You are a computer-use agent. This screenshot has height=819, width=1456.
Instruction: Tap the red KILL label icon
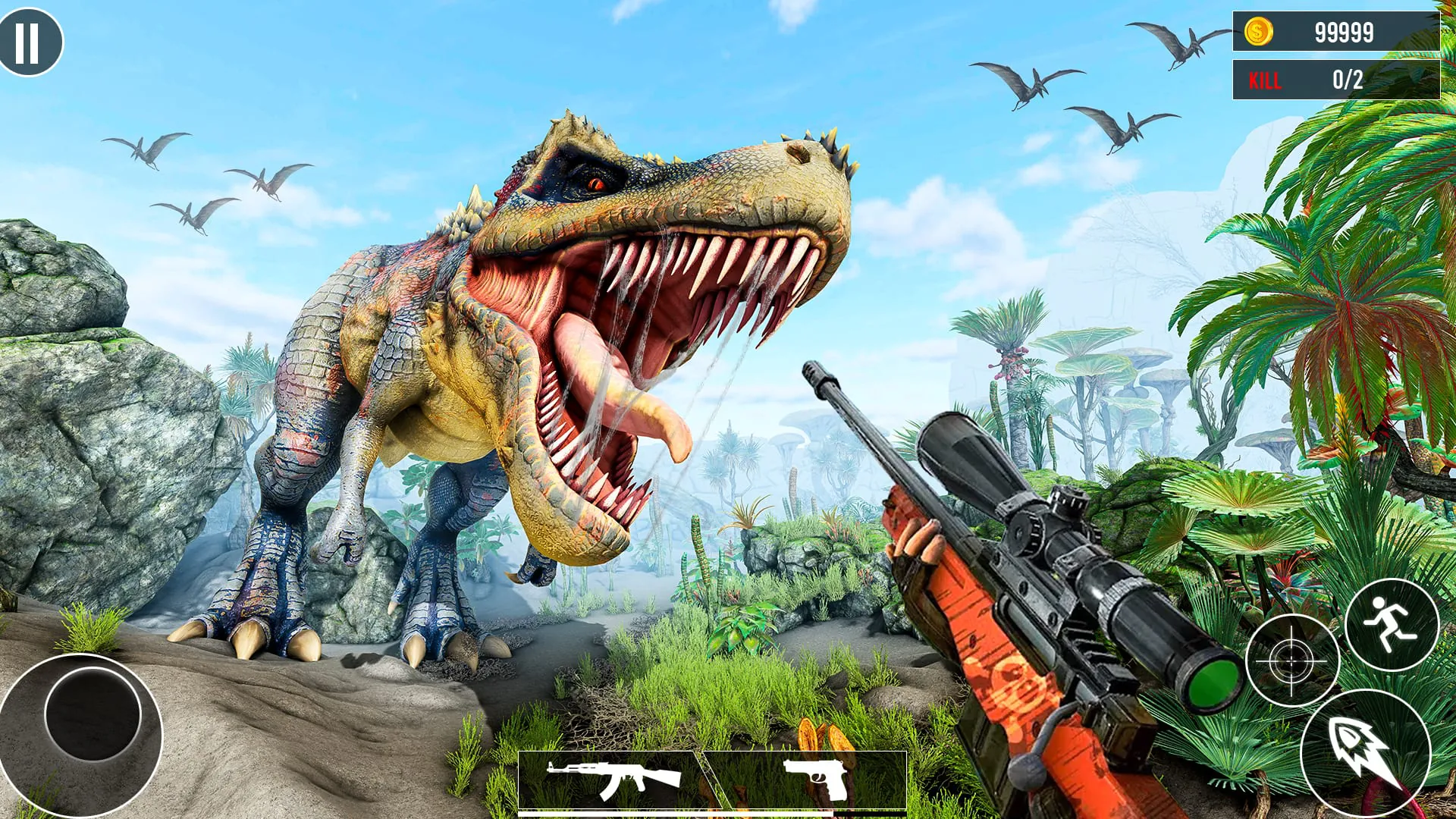tap(1265, 78)
